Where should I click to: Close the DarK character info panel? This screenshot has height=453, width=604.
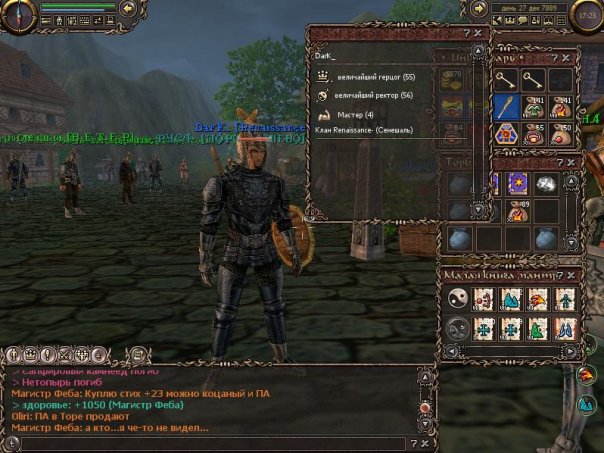pyautogui.click(x=478, y=32)
